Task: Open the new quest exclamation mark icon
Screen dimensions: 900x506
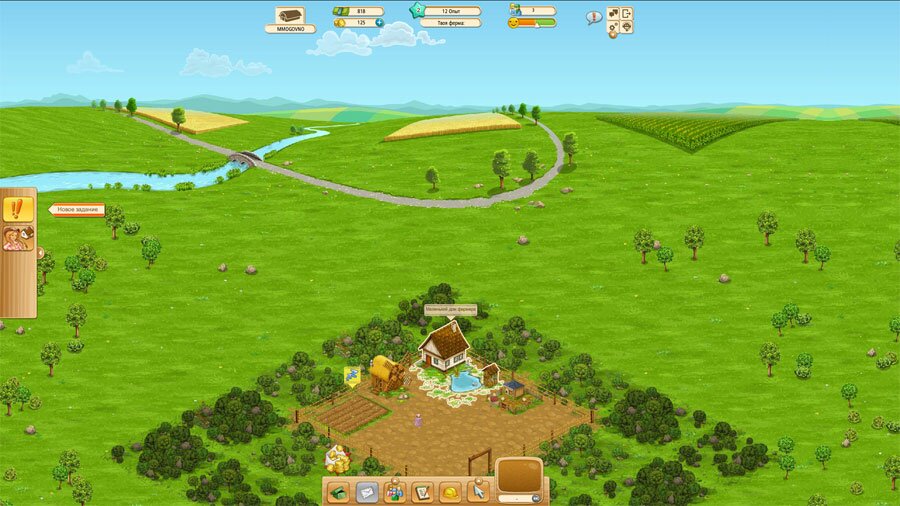Action: (x=17, y=209)
